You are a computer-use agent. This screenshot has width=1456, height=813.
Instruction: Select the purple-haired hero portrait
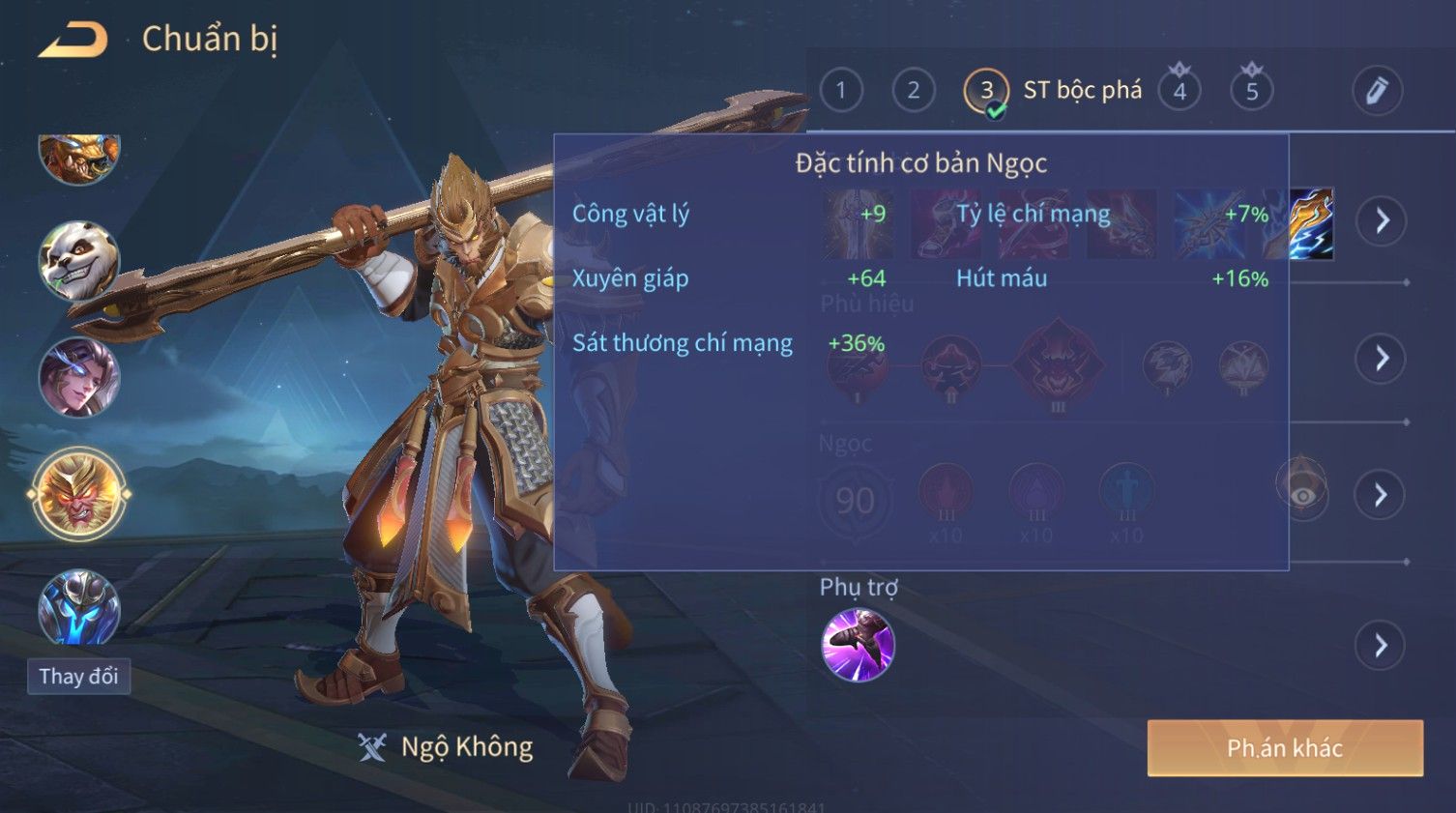click(x=79, y=378)
